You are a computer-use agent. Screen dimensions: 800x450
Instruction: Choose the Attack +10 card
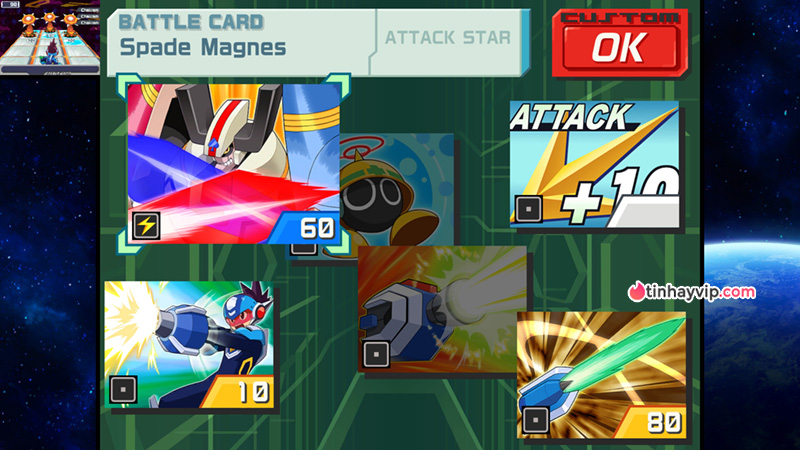click(594, 163)
